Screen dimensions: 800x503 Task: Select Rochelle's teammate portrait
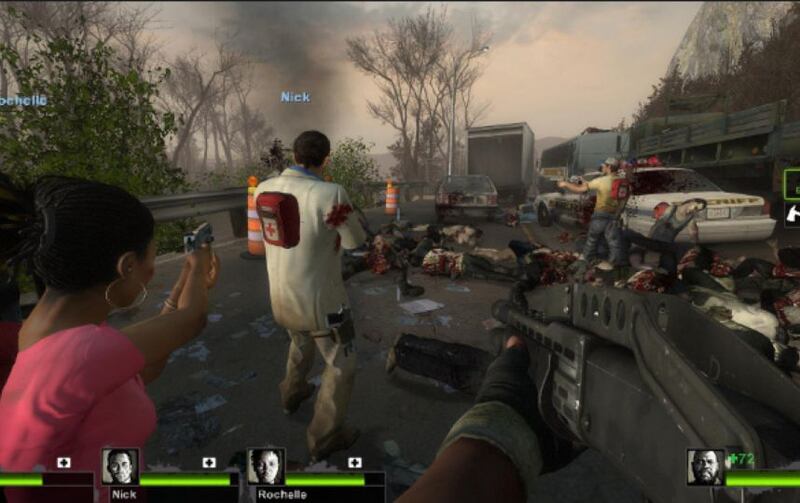click(265, 467)
